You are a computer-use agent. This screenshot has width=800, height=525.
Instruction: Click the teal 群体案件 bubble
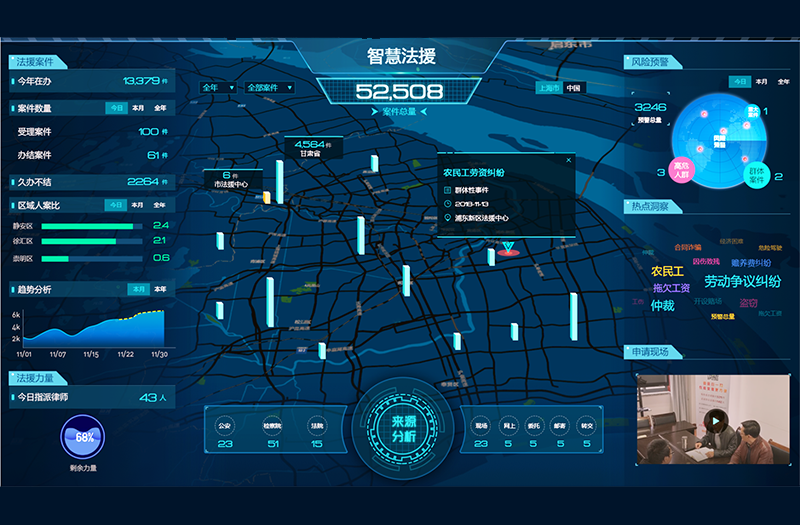click(x=758, y=175)
